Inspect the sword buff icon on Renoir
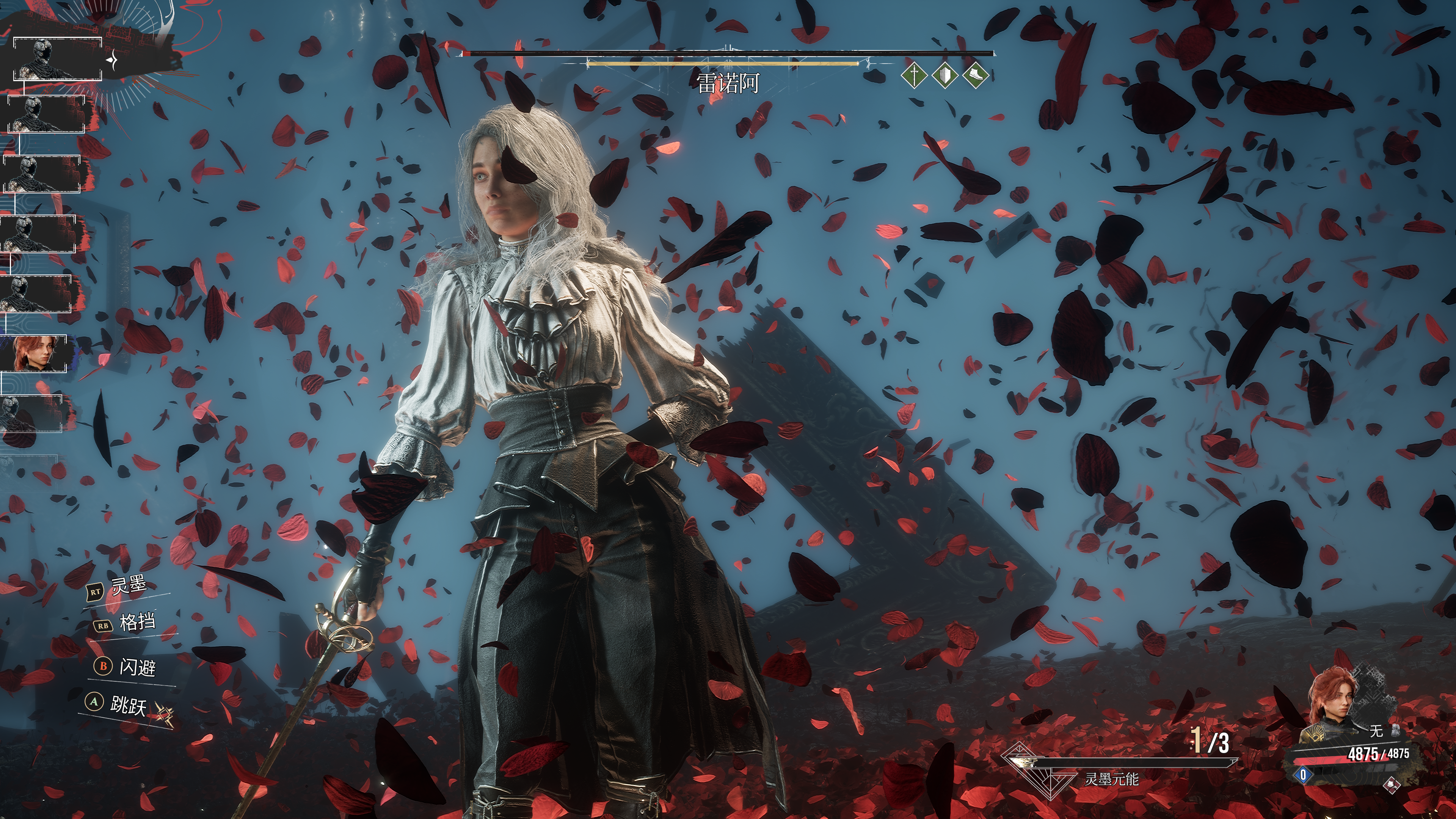1456x819 pixels. click(x=914, y=75)
